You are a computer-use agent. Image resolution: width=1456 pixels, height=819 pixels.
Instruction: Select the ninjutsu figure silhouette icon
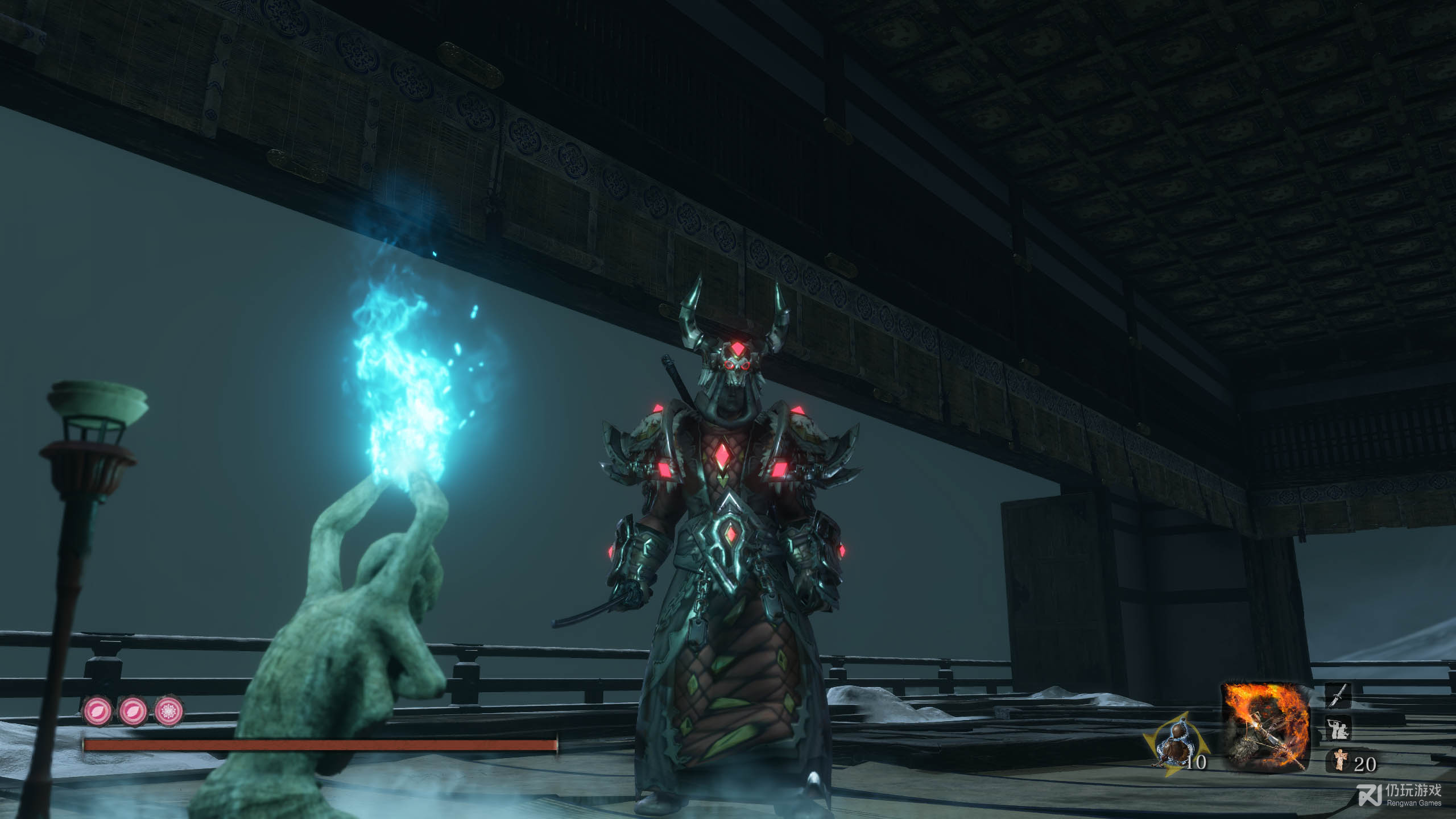[1339, 727]
